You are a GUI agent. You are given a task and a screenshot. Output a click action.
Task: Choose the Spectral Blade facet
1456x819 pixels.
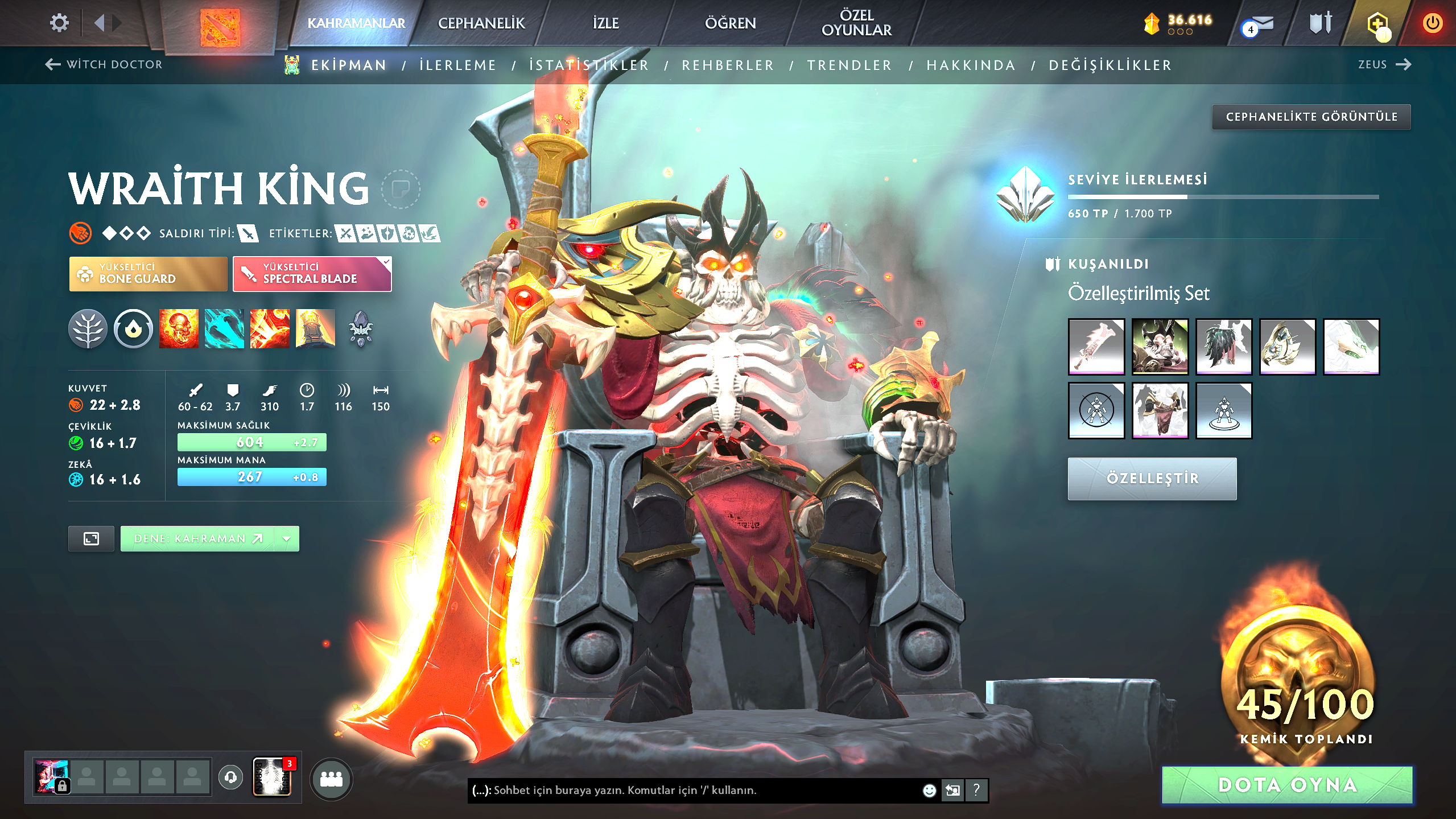(x=312, y=274)
